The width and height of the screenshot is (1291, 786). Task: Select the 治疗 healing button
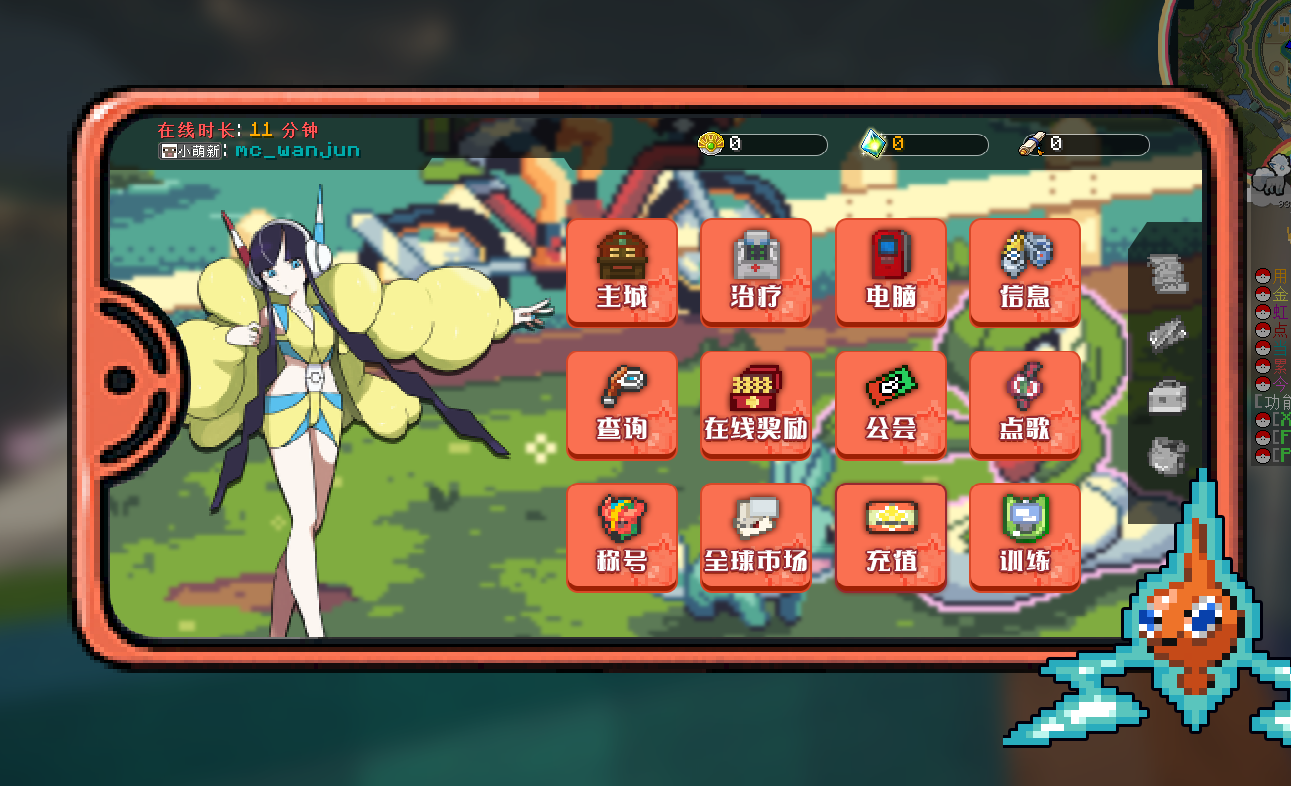(x=755, y=271)
